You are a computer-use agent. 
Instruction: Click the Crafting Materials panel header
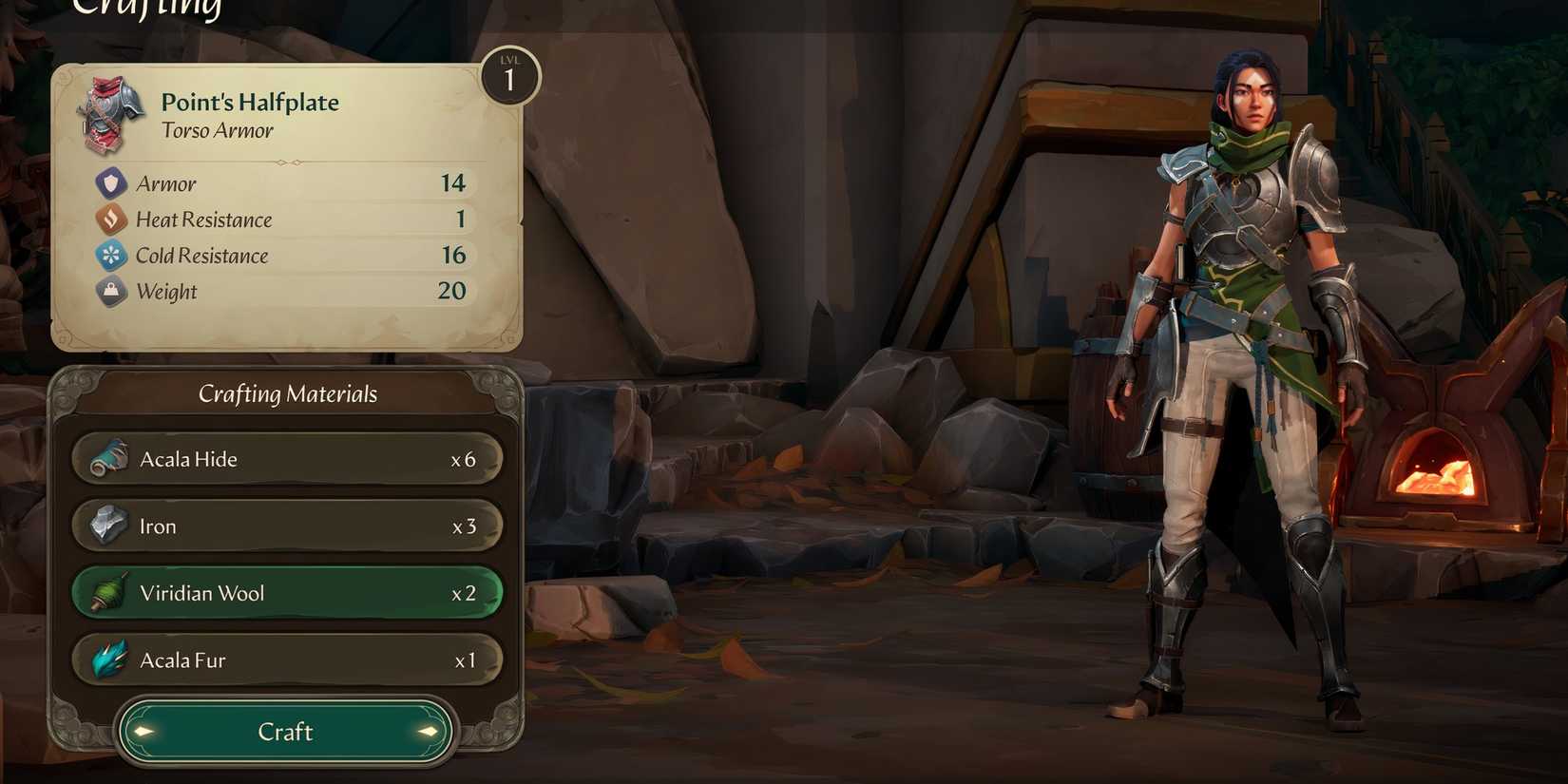click(287, 392)
